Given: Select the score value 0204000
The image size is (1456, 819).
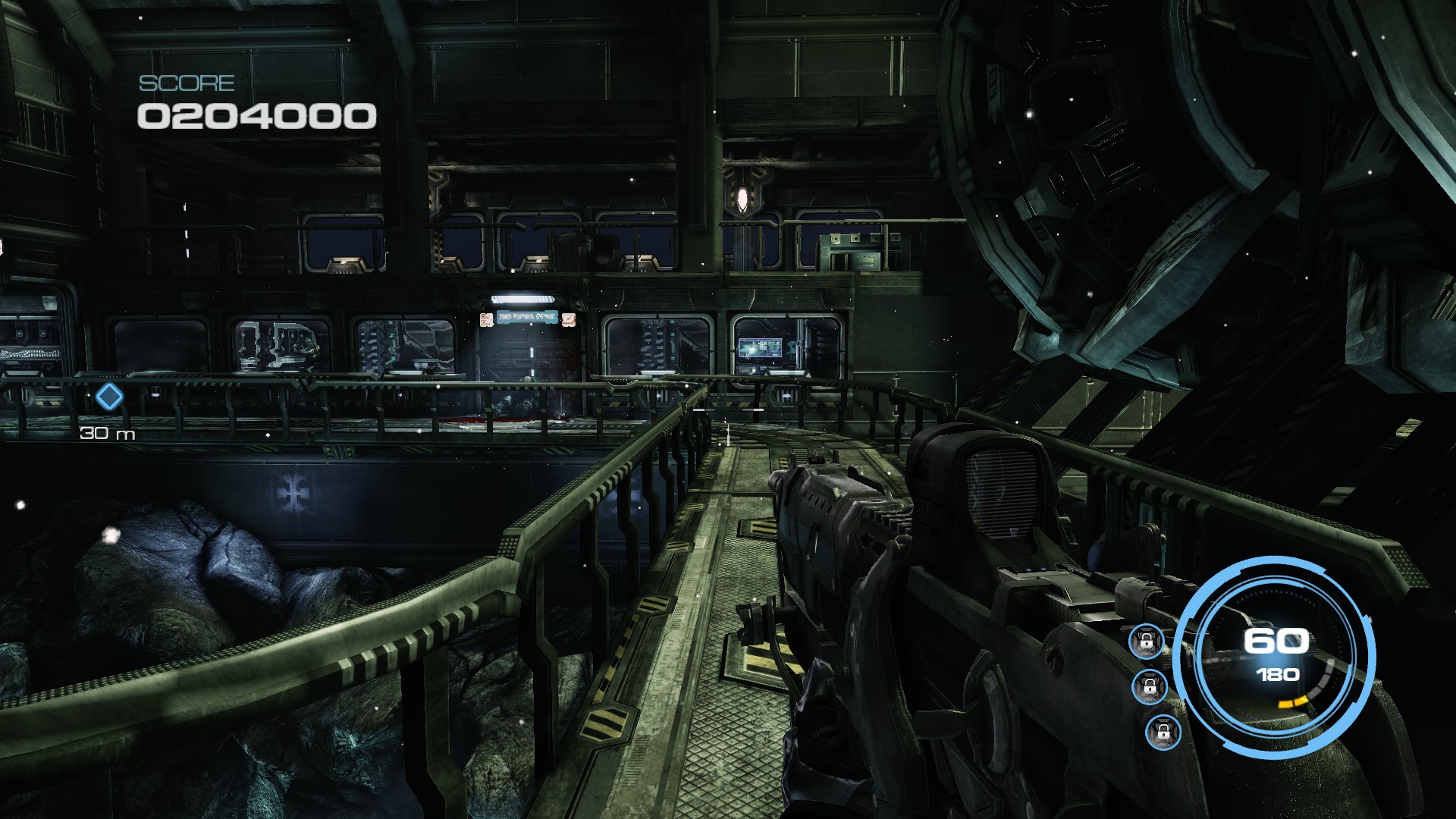Looking at the screenshot, I should [x=255, y=115].
